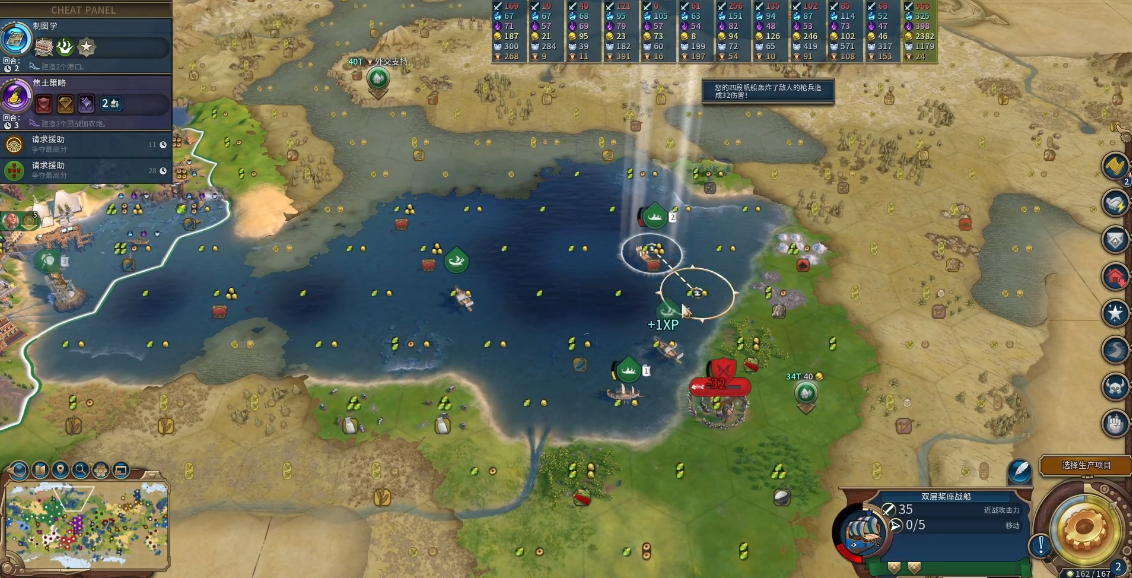Image resolution: width=1132 pixels, height=578 pixels.
Task: Open the Cartography research in progress
Action: click(x=17, y=39)
